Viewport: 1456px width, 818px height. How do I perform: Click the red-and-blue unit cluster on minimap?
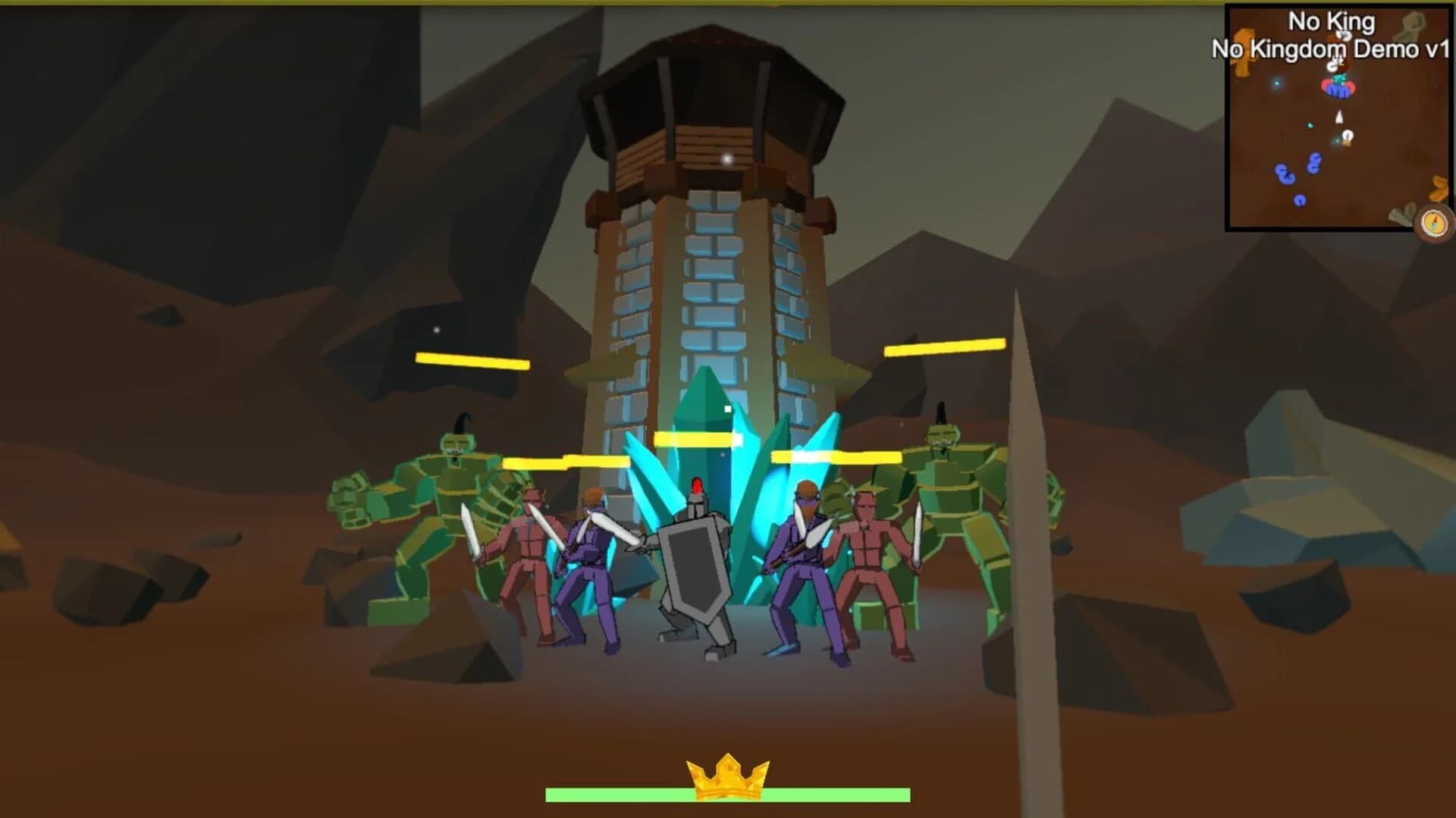1339,89
